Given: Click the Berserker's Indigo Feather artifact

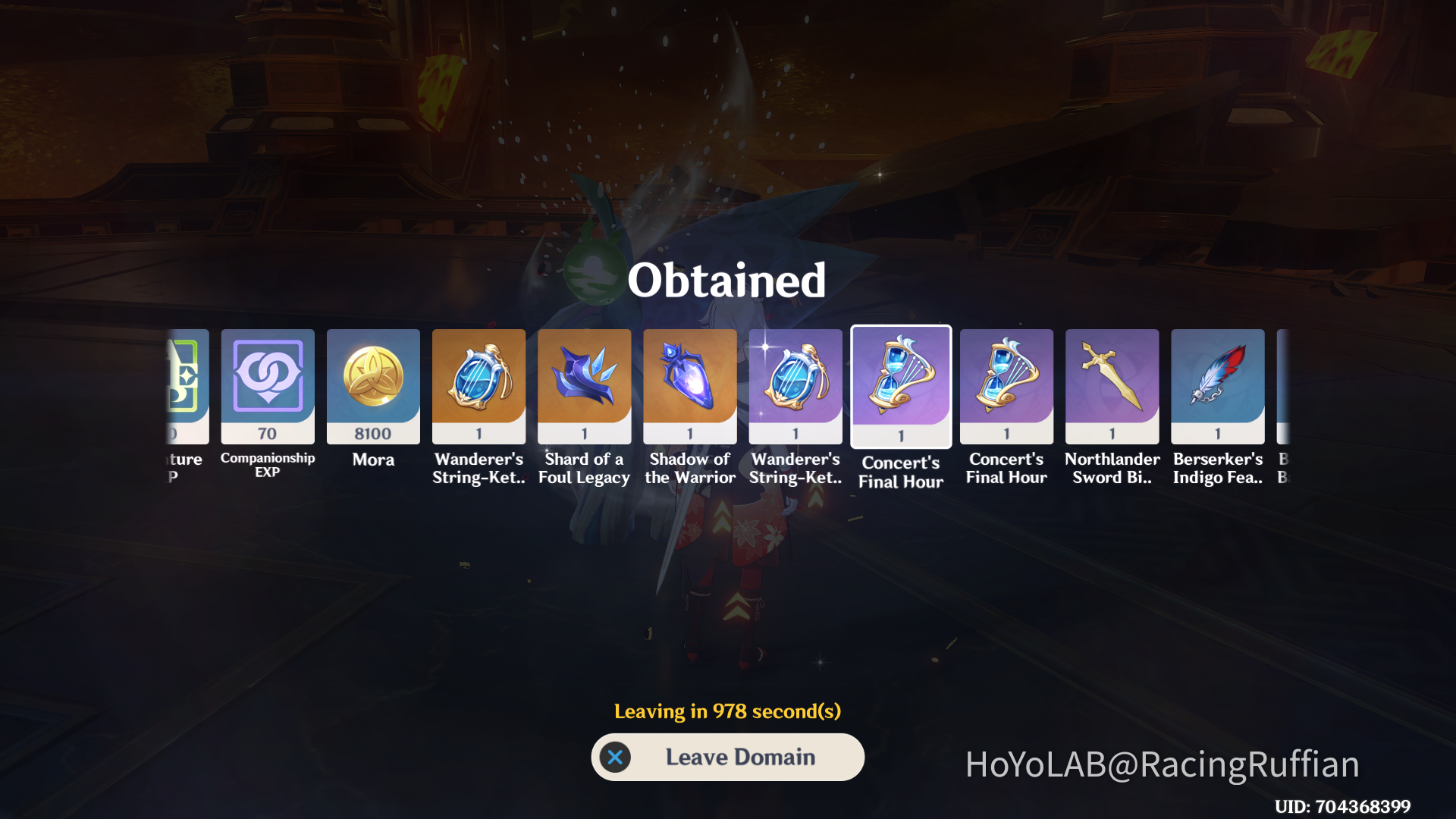Looking at the screenshot, I should [1217, 386].
